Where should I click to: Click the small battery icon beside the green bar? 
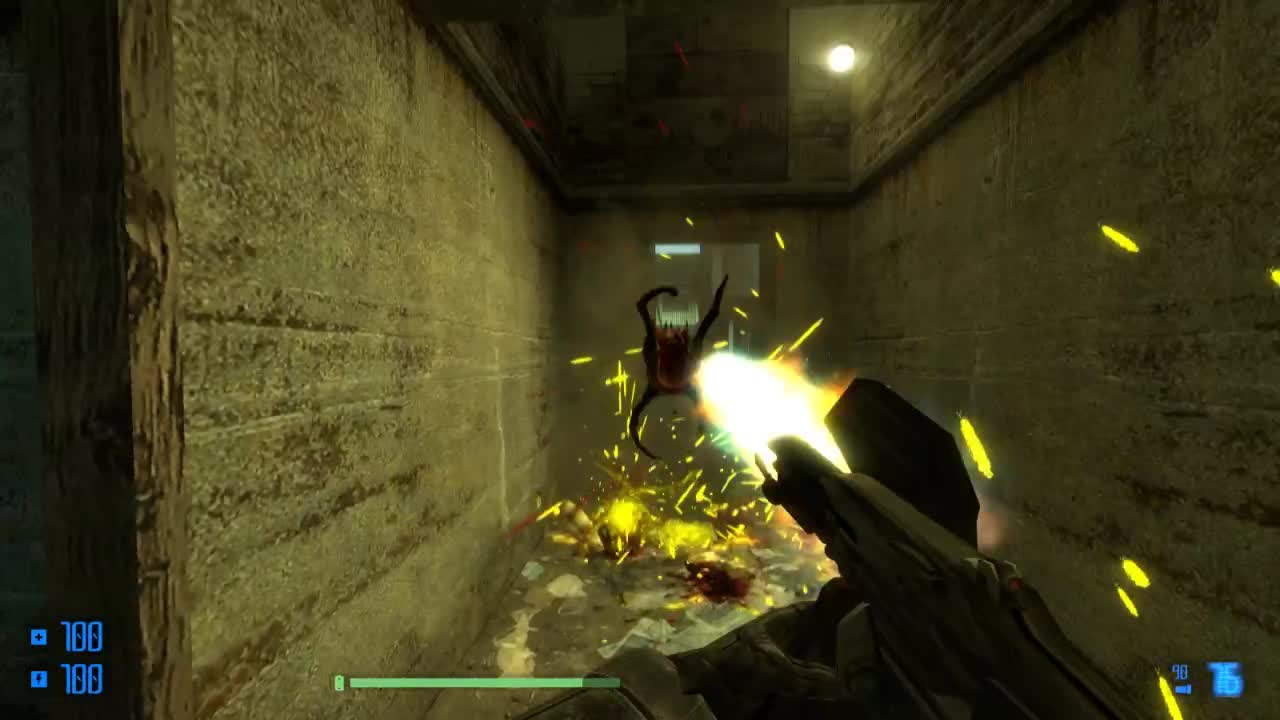pyautogui.click(x=340, y=681)
